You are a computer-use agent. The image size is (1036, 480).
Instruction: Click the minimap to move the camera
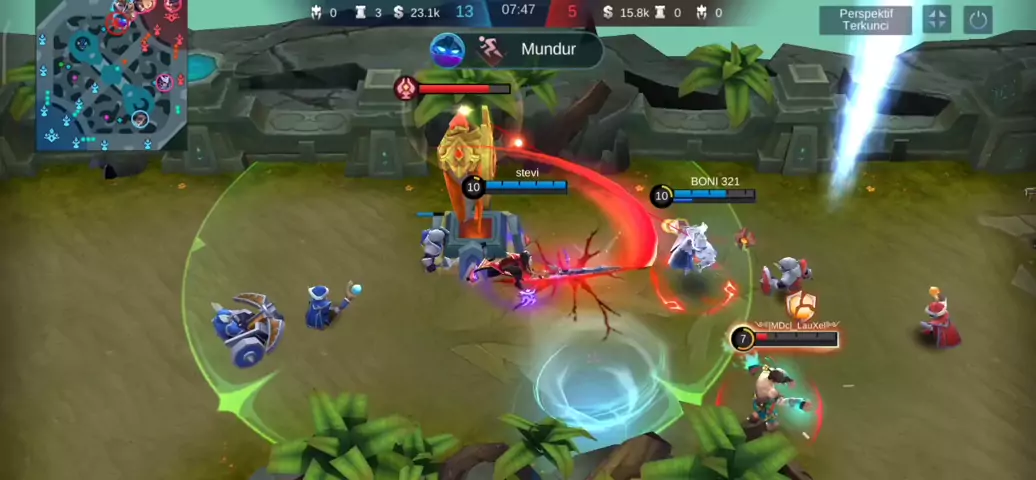[111, 76]
